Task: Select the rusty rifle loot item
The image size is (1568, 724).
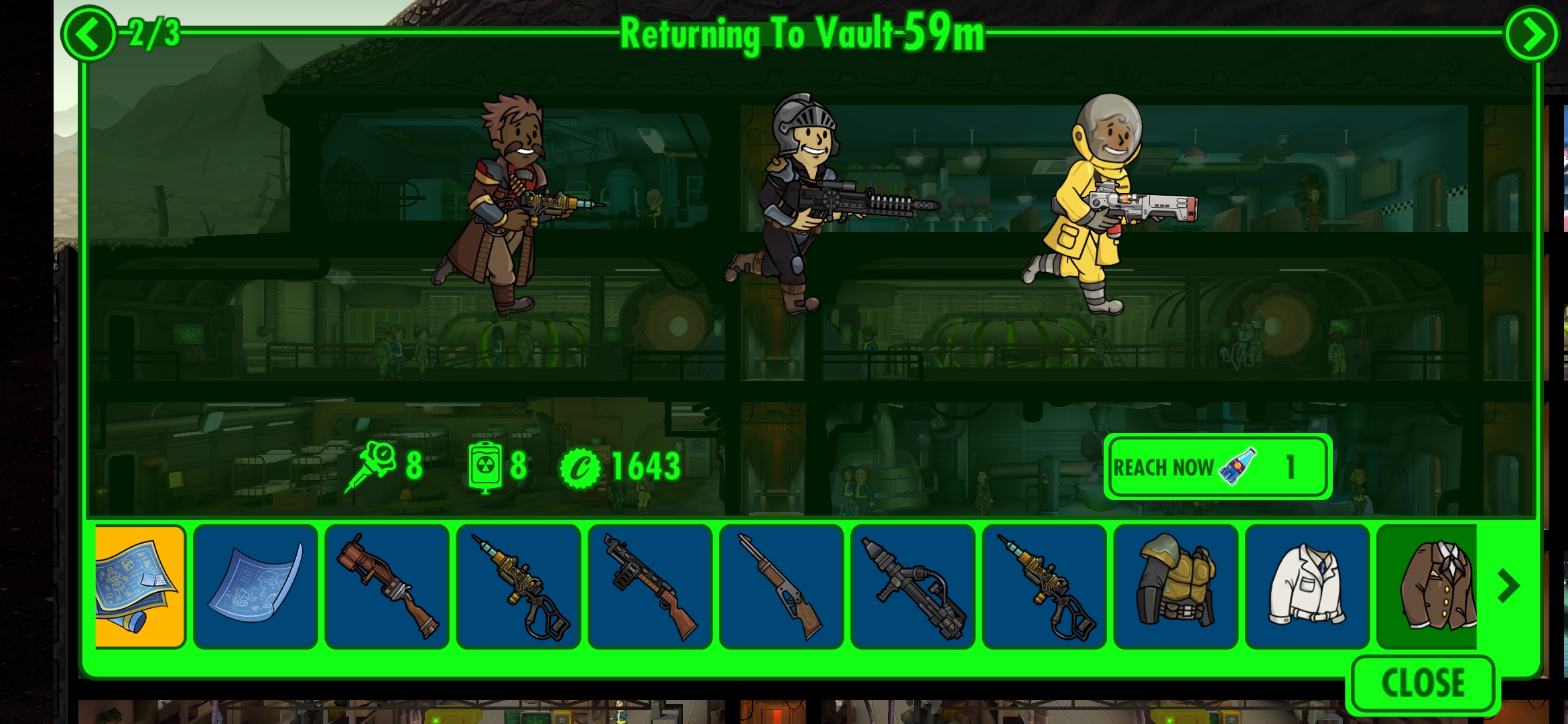Action: [x=387, y=585]
